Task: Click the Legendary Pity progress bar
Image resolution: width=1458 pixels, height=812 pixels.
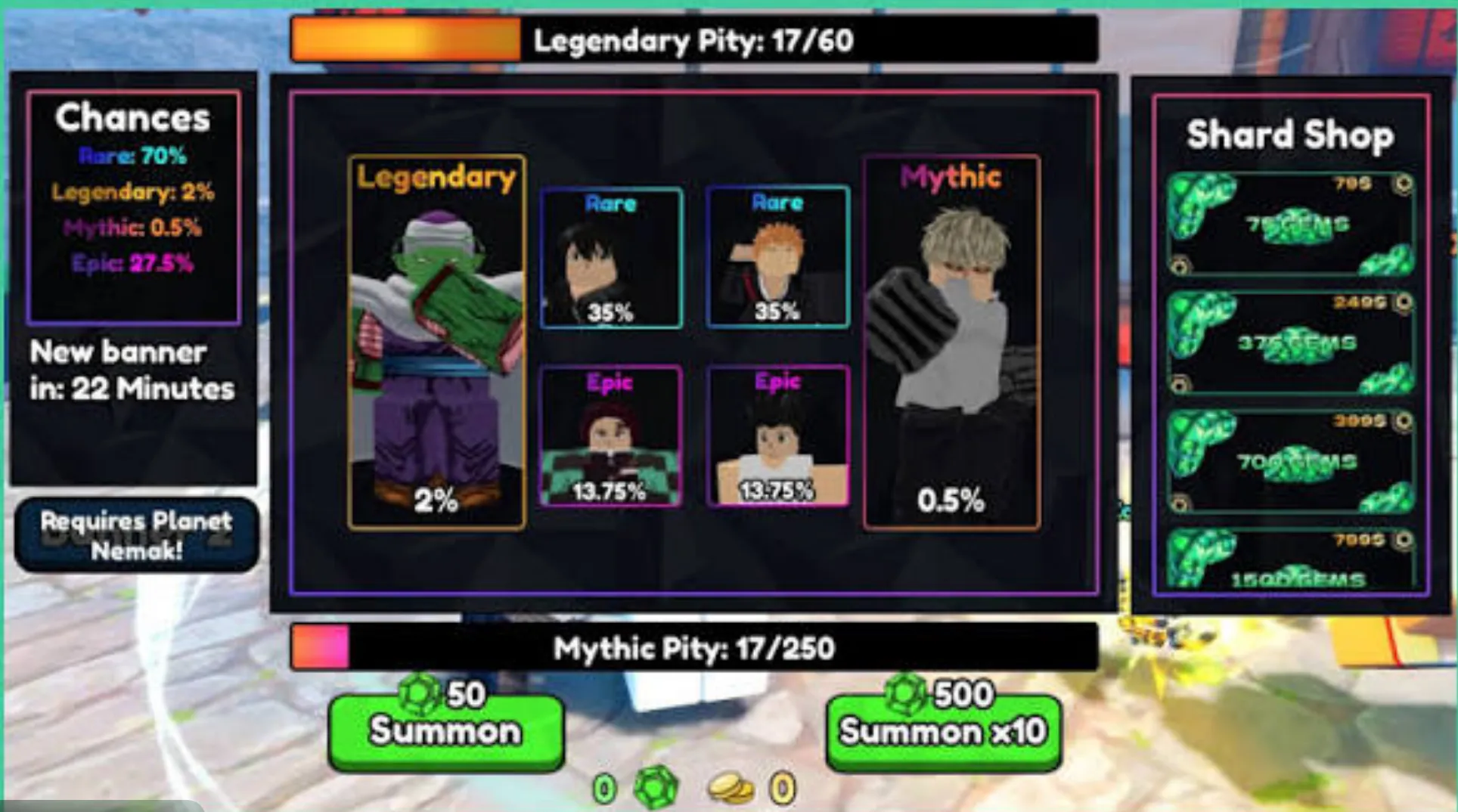Action: [692, 42]
